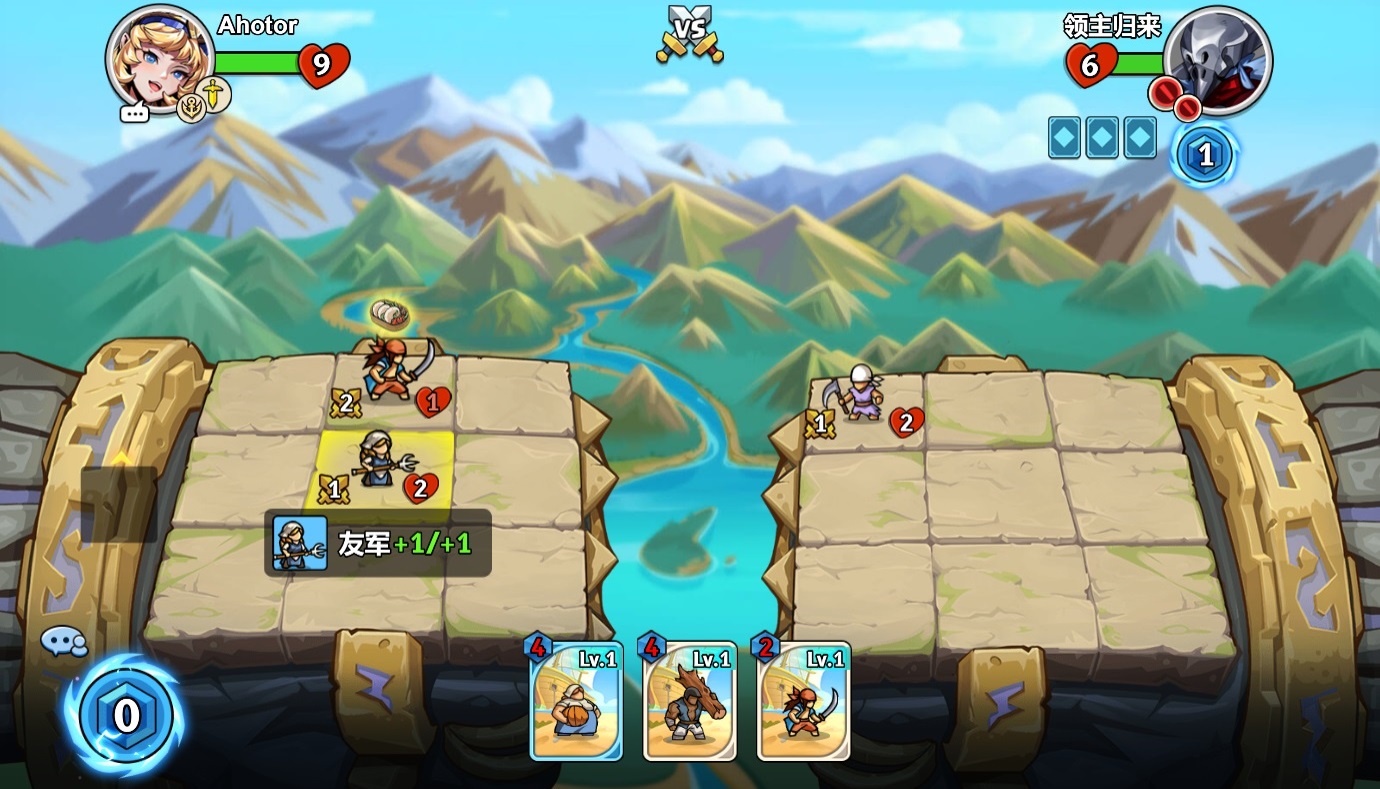Image resolution: width=1380 pixels, height=789 pixels.
Task: Open the chat bubbles button
Action: [x=62, y=642]
